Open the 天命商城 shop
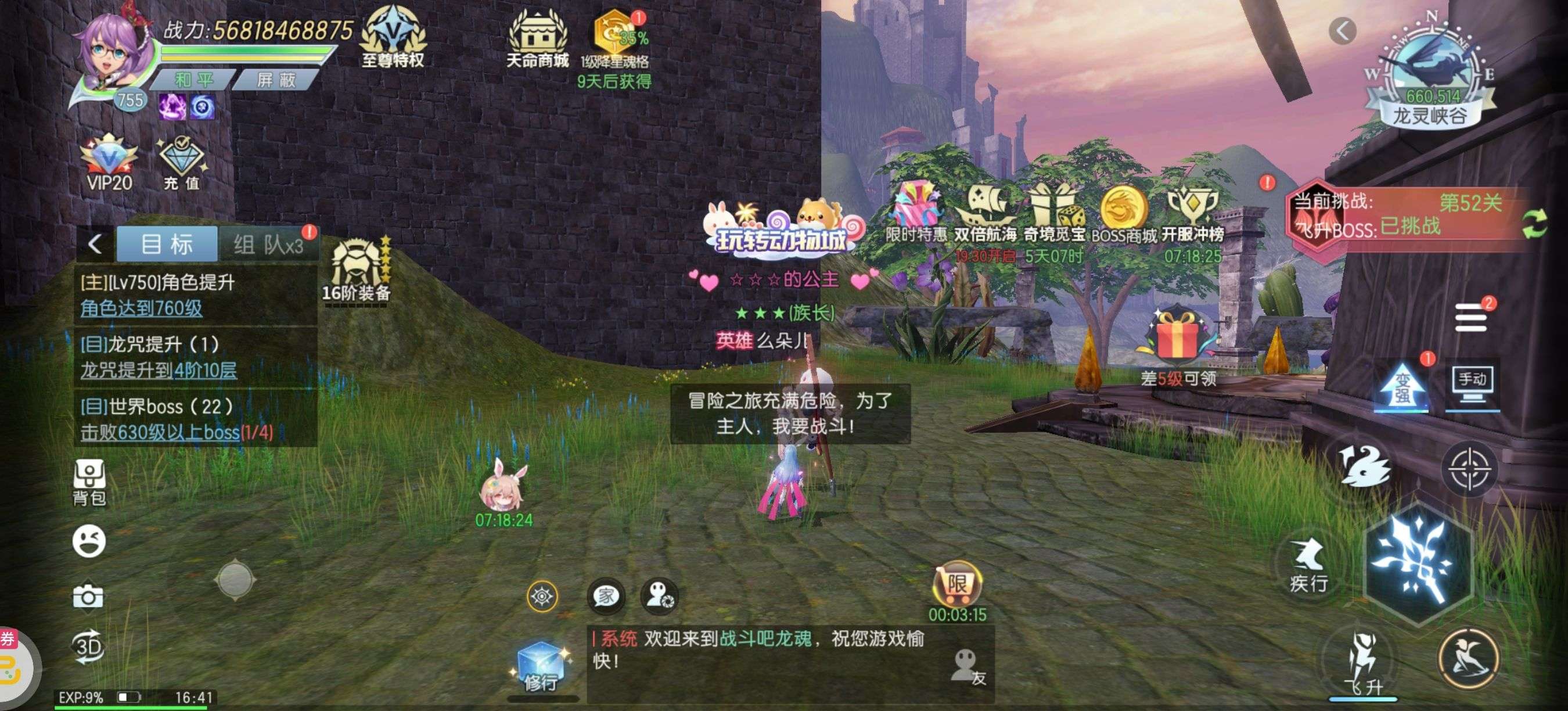Viewport: 1568px width, 711px height. click(537, 39)
